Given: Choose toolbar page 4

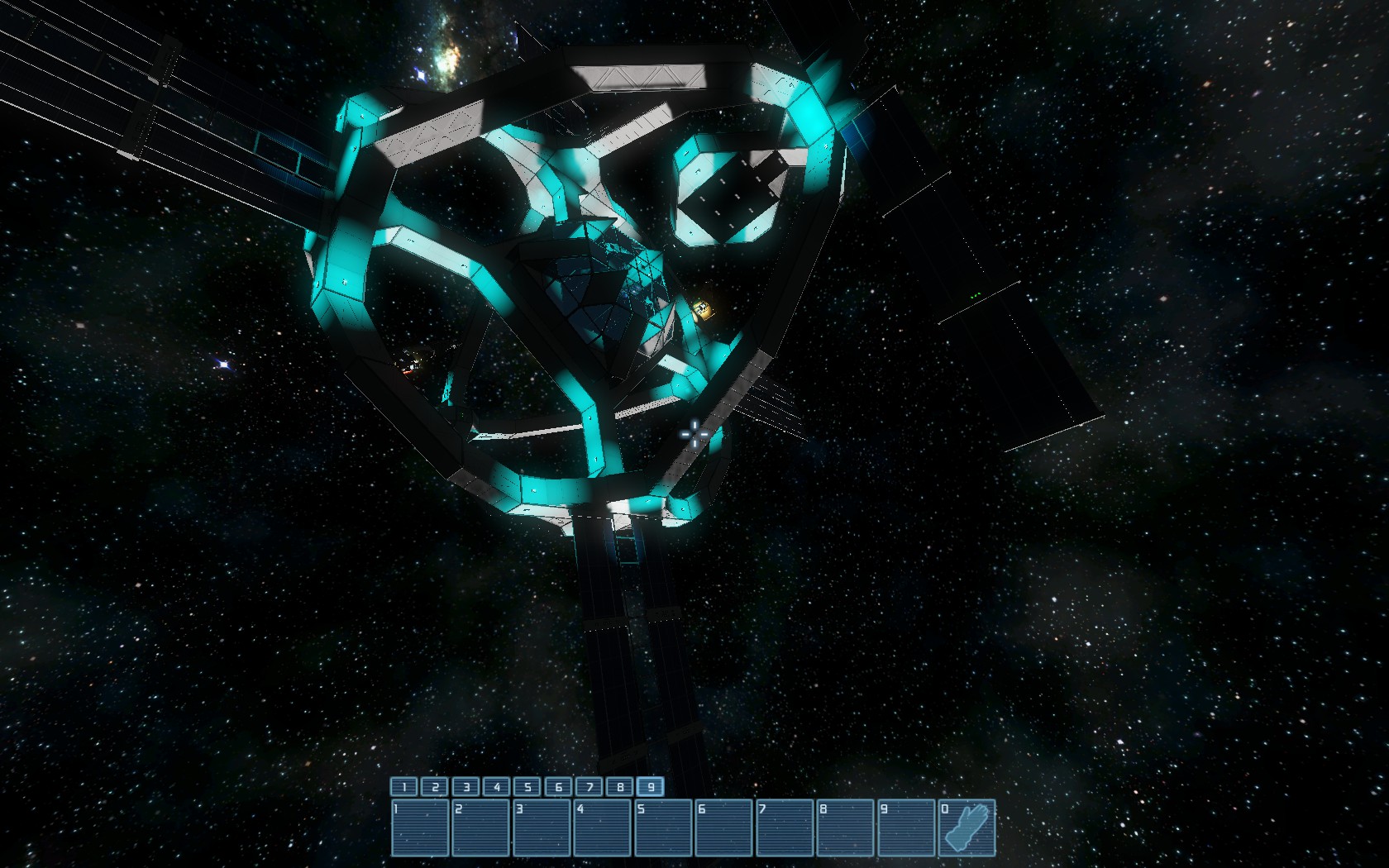Looking at the screenshot, I should [497, 787].
